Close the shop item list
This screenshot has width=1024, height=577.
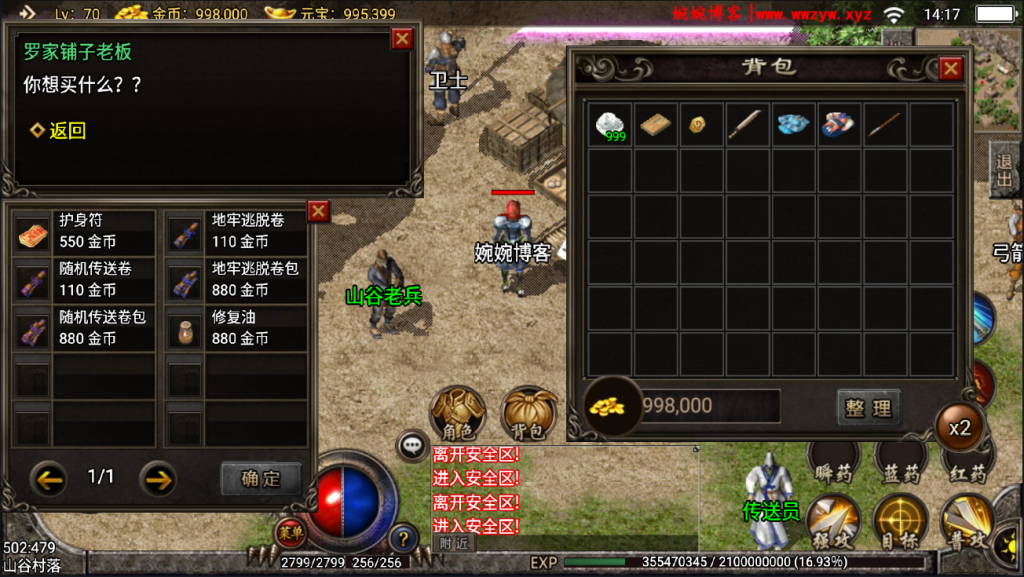318,210
